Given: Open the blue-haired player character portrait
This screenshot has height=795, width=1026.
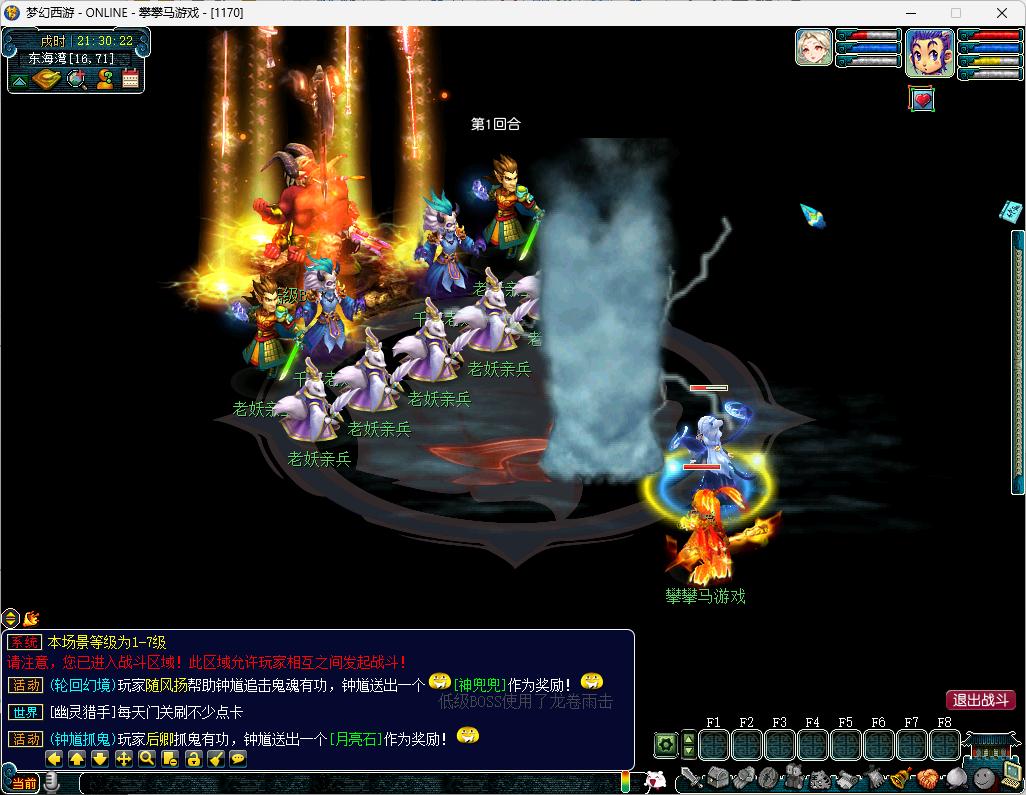Looking at the screenshot, I should point(929,52).
